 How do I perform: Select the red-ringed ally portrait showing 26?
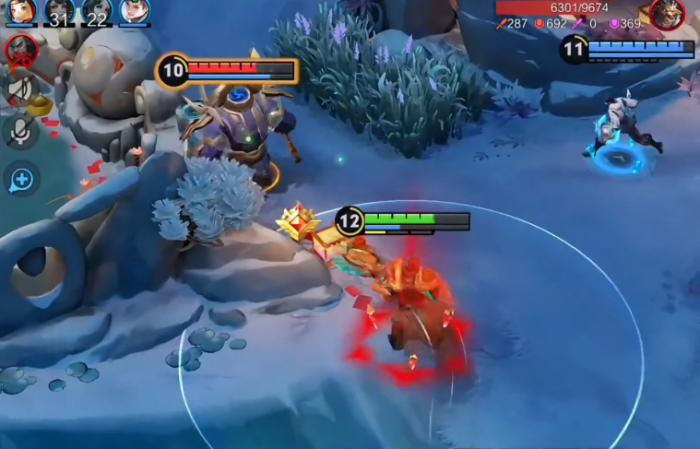click(x=21, y=49)
